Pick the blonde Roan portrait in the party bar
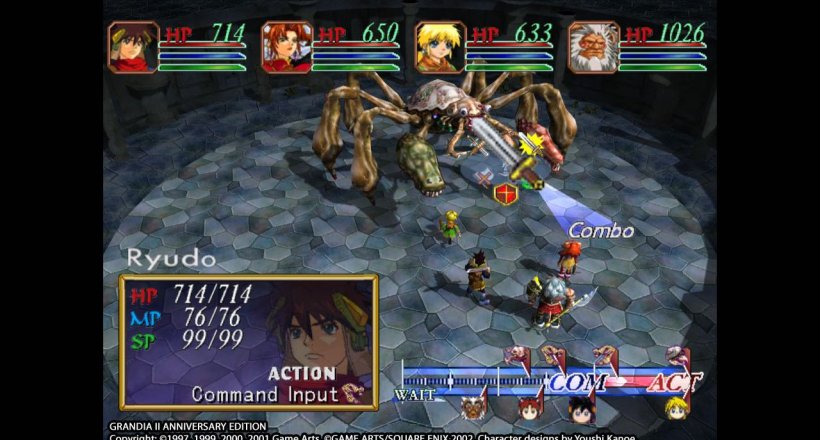Image resolution: width=820 pixels, height=440 pixels. coord(441,47)
